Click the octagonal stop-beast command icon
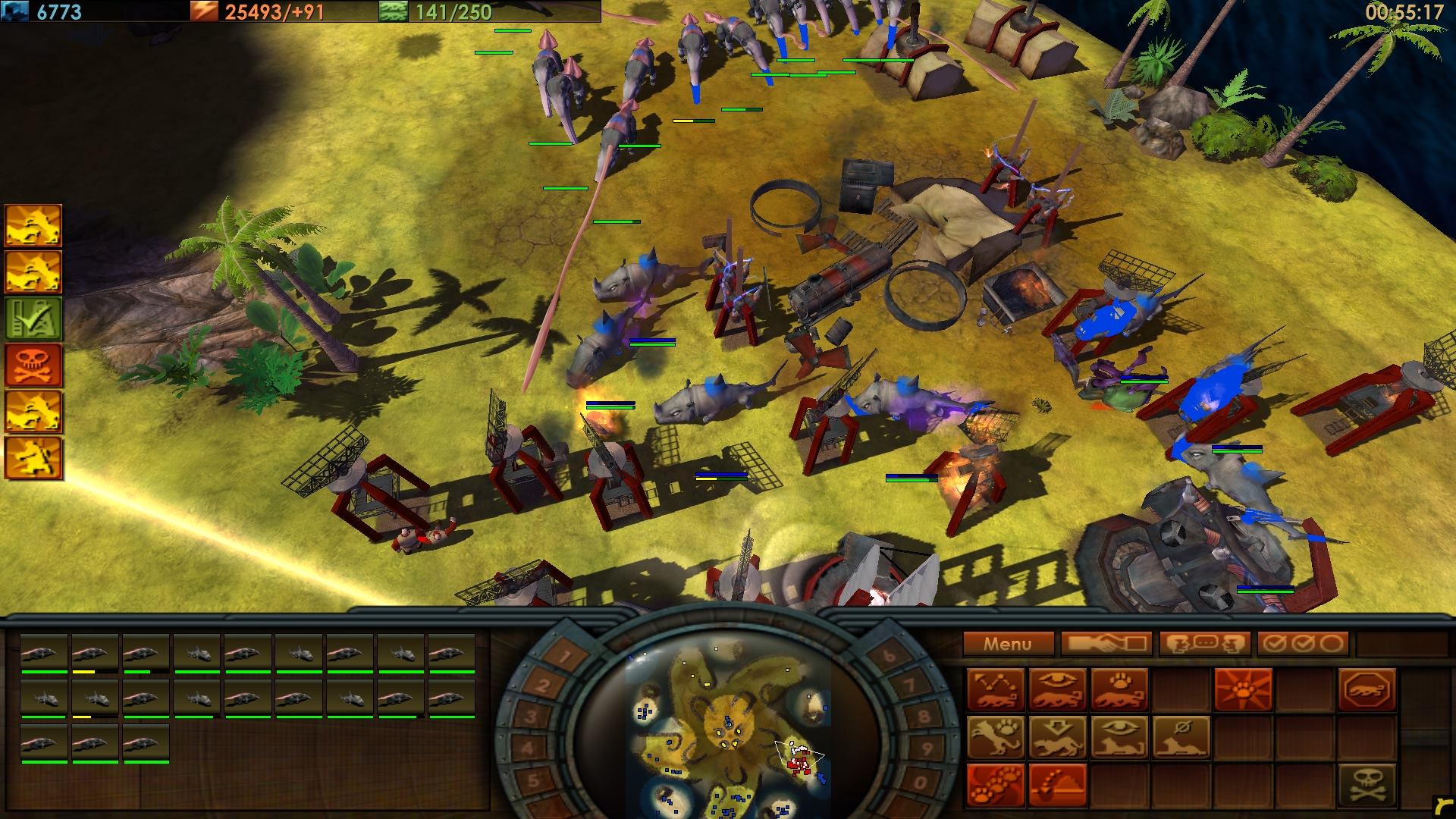This screenshot has width=1456, height=819. click(x=1367, y=690)
